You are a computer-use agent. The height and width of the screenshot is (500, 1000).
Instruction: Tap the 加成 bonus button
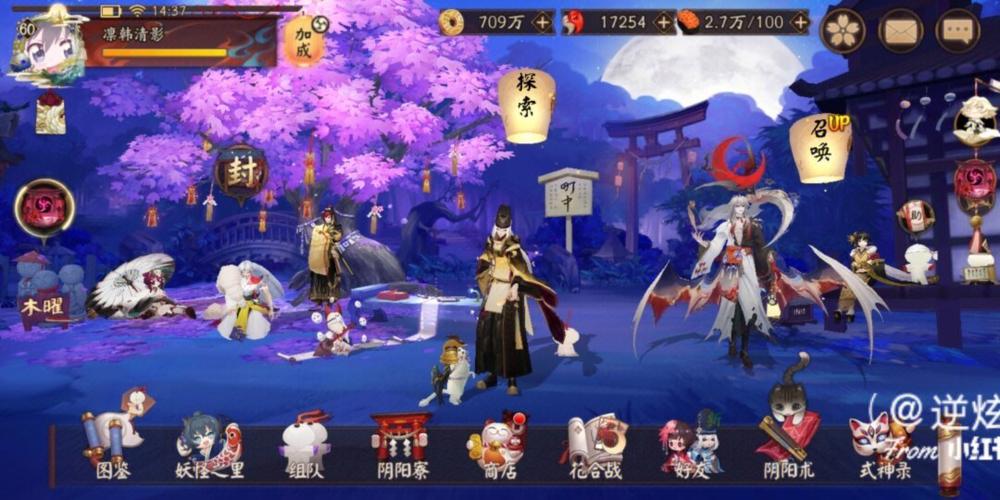click(303, 41)
